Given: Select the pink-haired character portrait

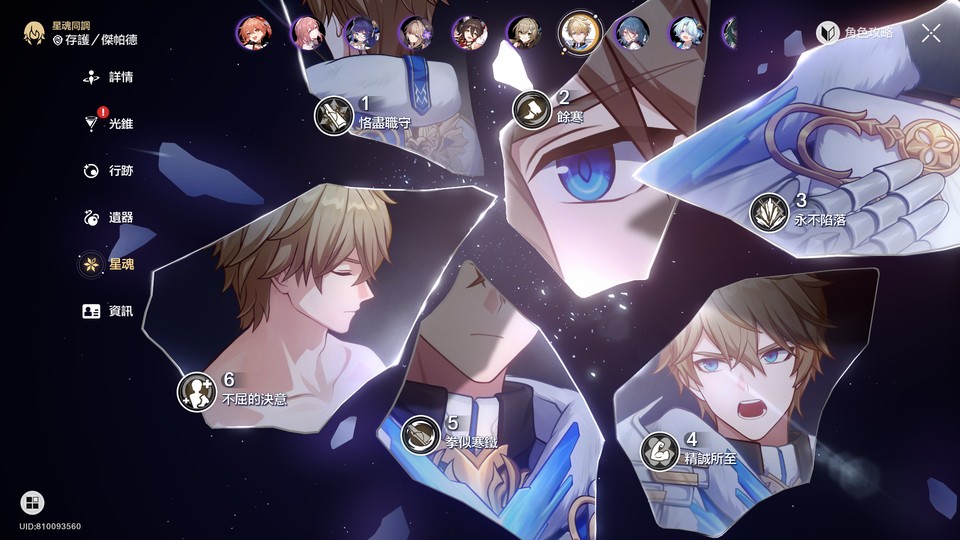Looking at the screenshot, I should [307, 33].
